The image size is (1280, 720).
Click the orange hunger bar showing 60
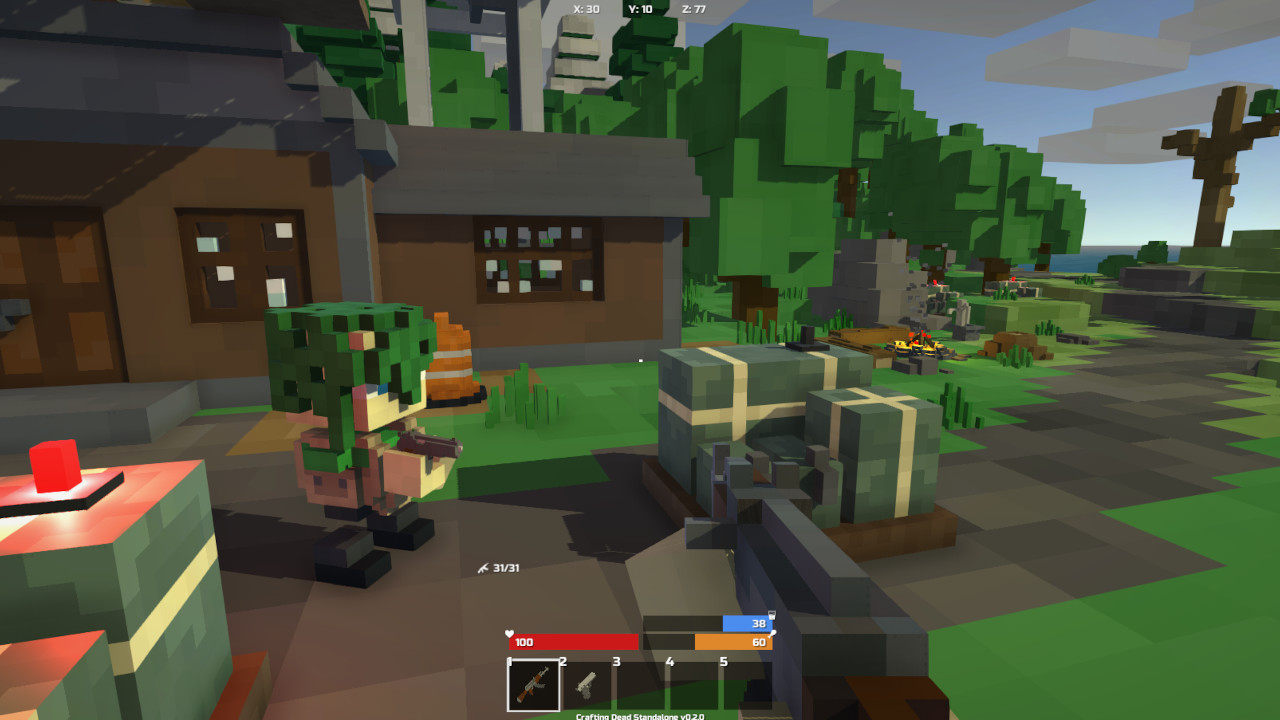point(736,642)
